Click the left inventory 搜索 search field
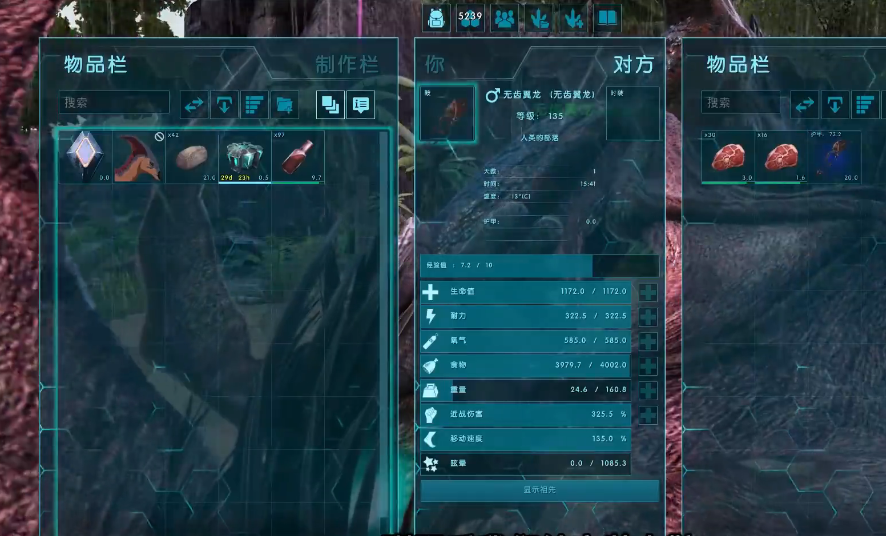886x536 pixels. 113,103
